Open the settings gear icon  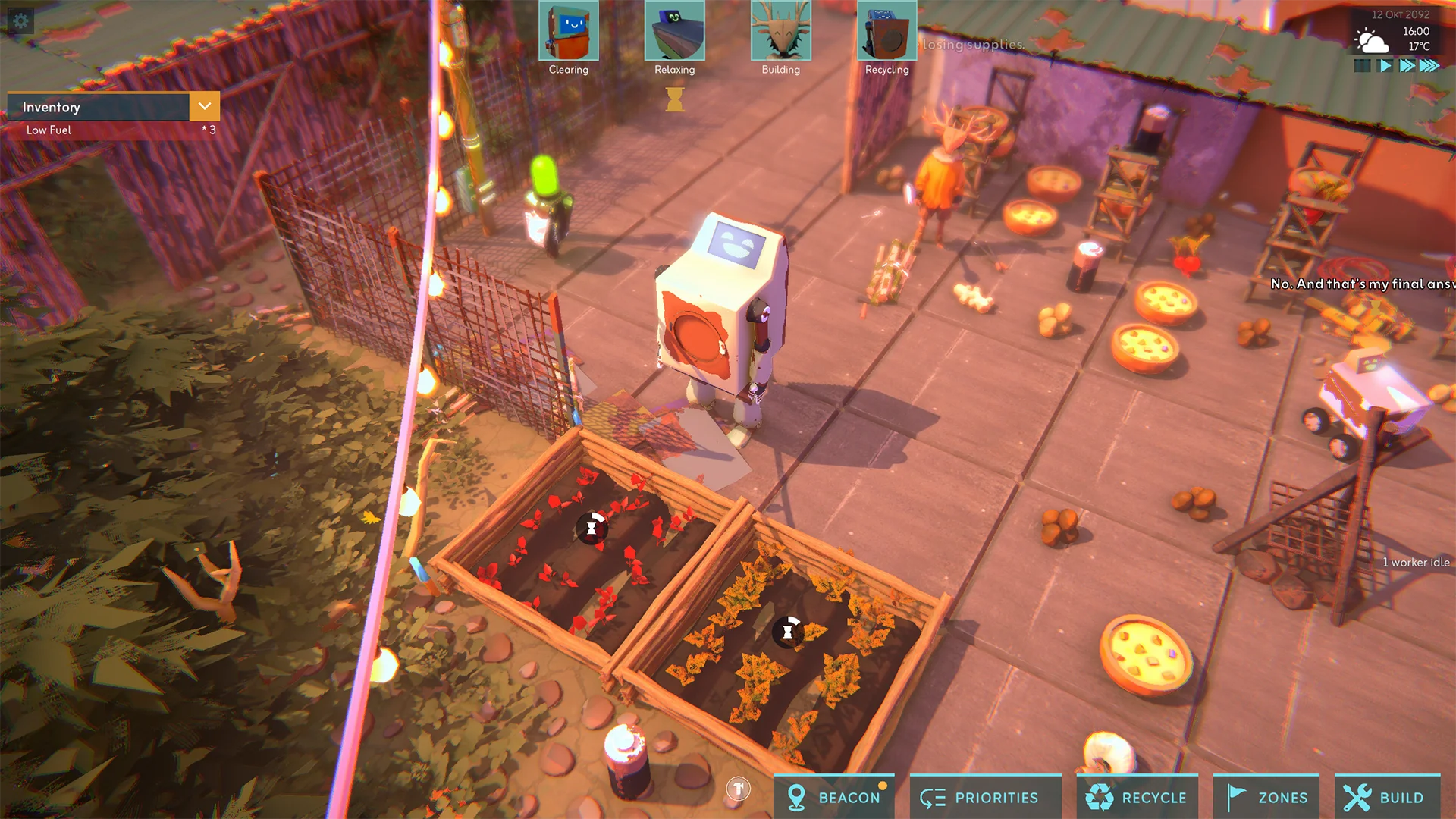click(20, 20)
